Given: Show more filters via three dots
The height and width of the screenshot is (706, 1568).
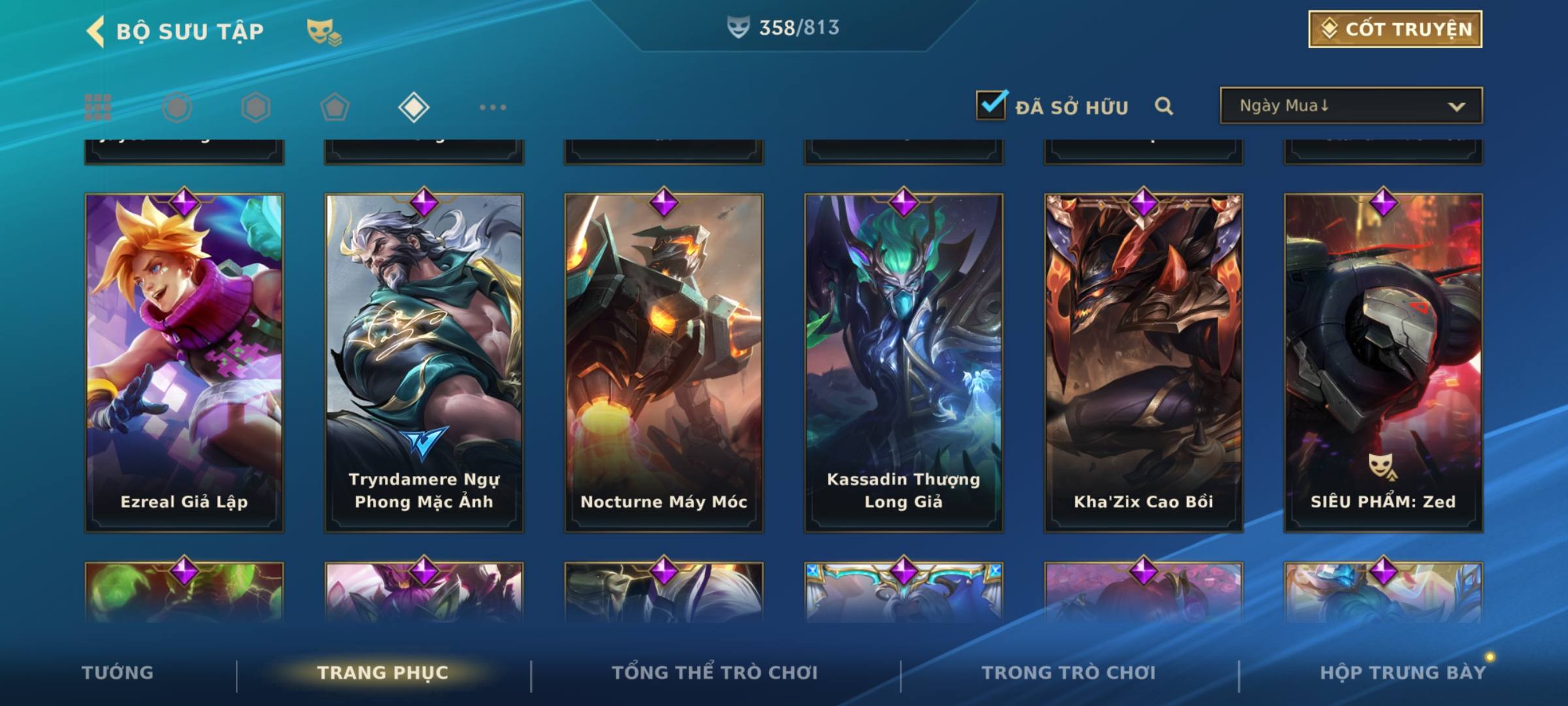Looking at the screenshot, I should [x=493, y=107].
